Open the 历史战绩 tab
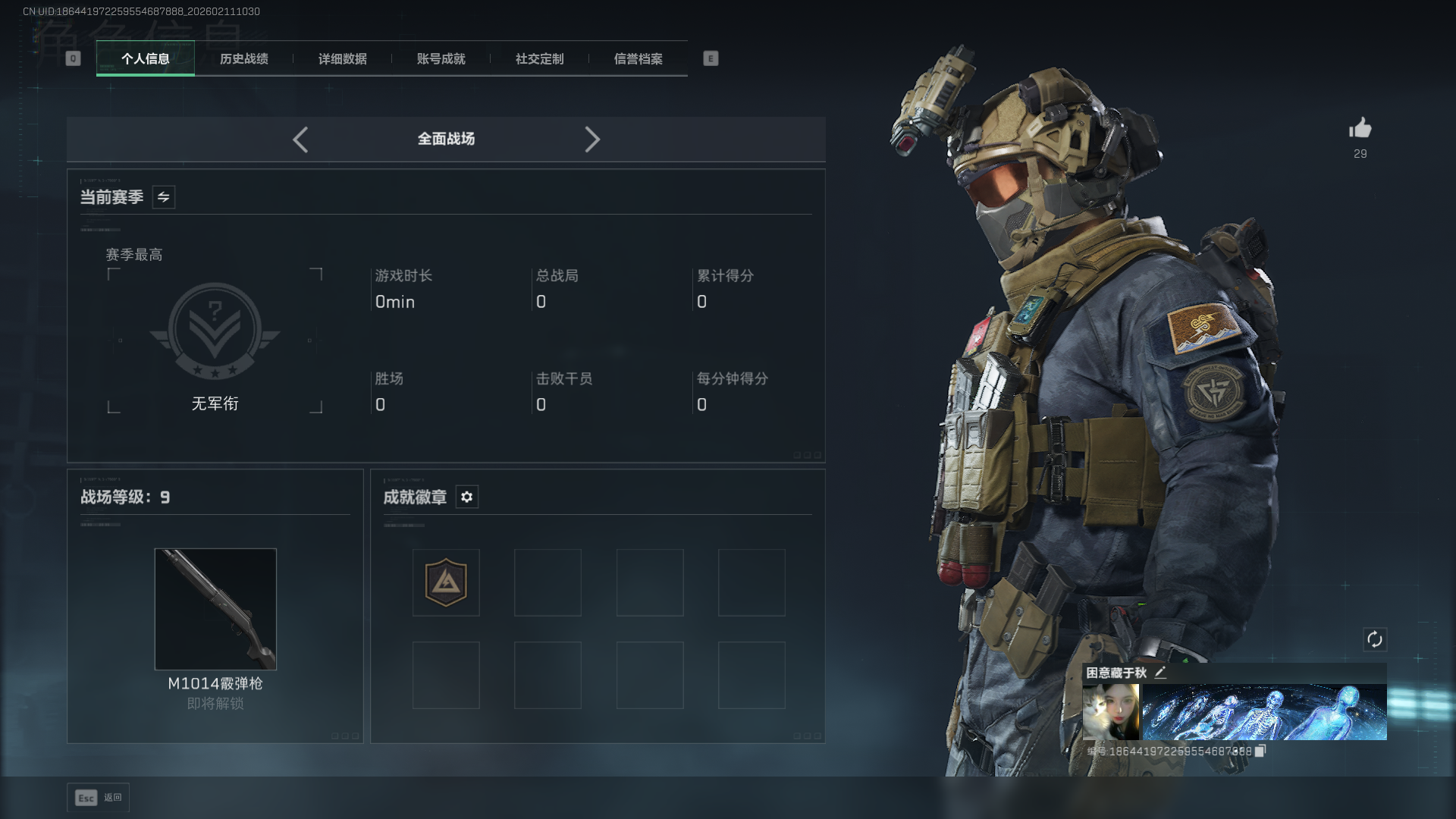 (243, 58)
